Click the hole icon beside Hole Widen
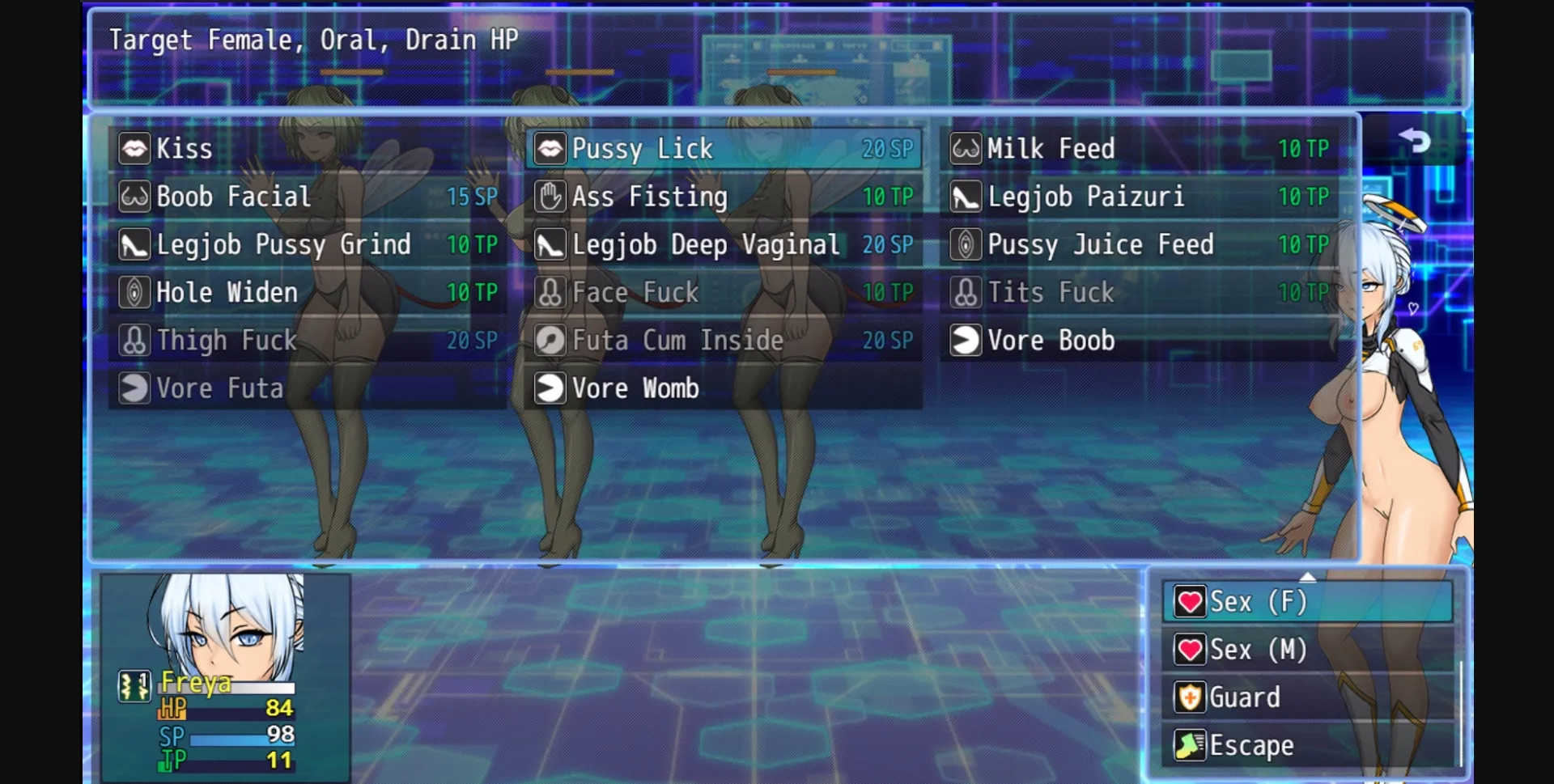The image size is (1554, 784). click(x=134, y=293)
